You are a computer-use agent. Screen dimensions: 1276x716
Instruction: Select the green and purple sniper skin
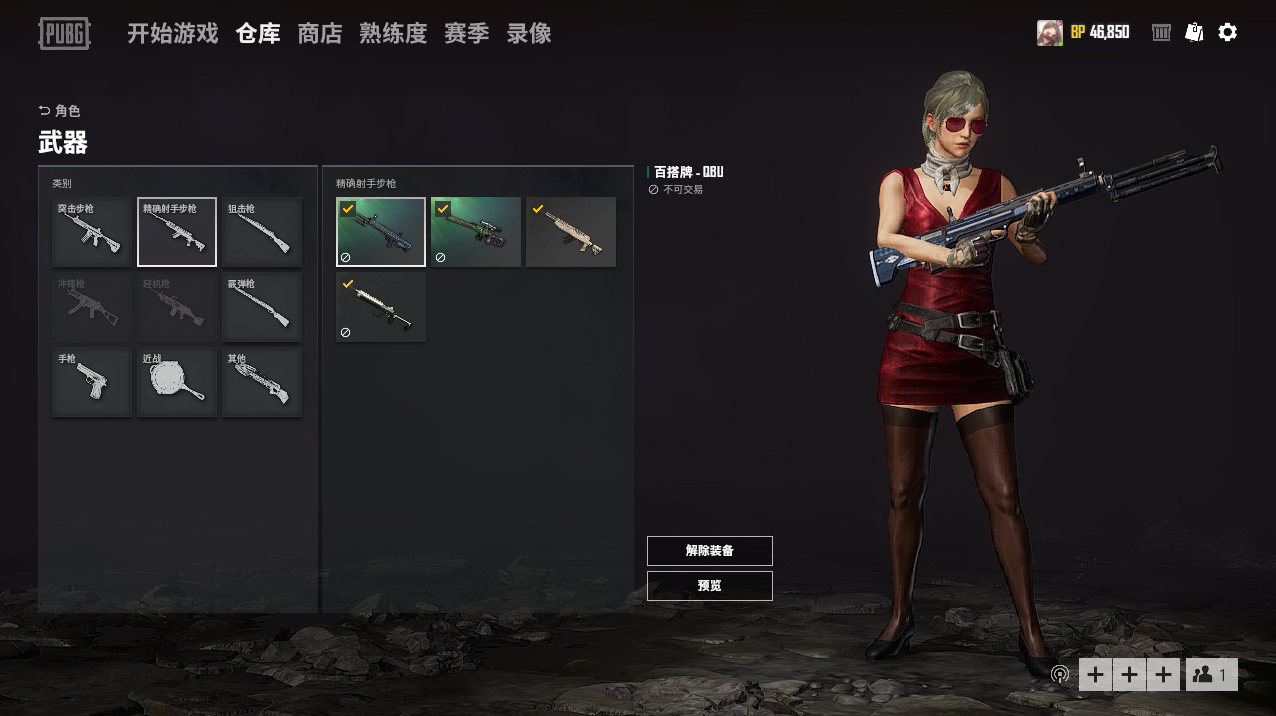(x=476, y=232)
